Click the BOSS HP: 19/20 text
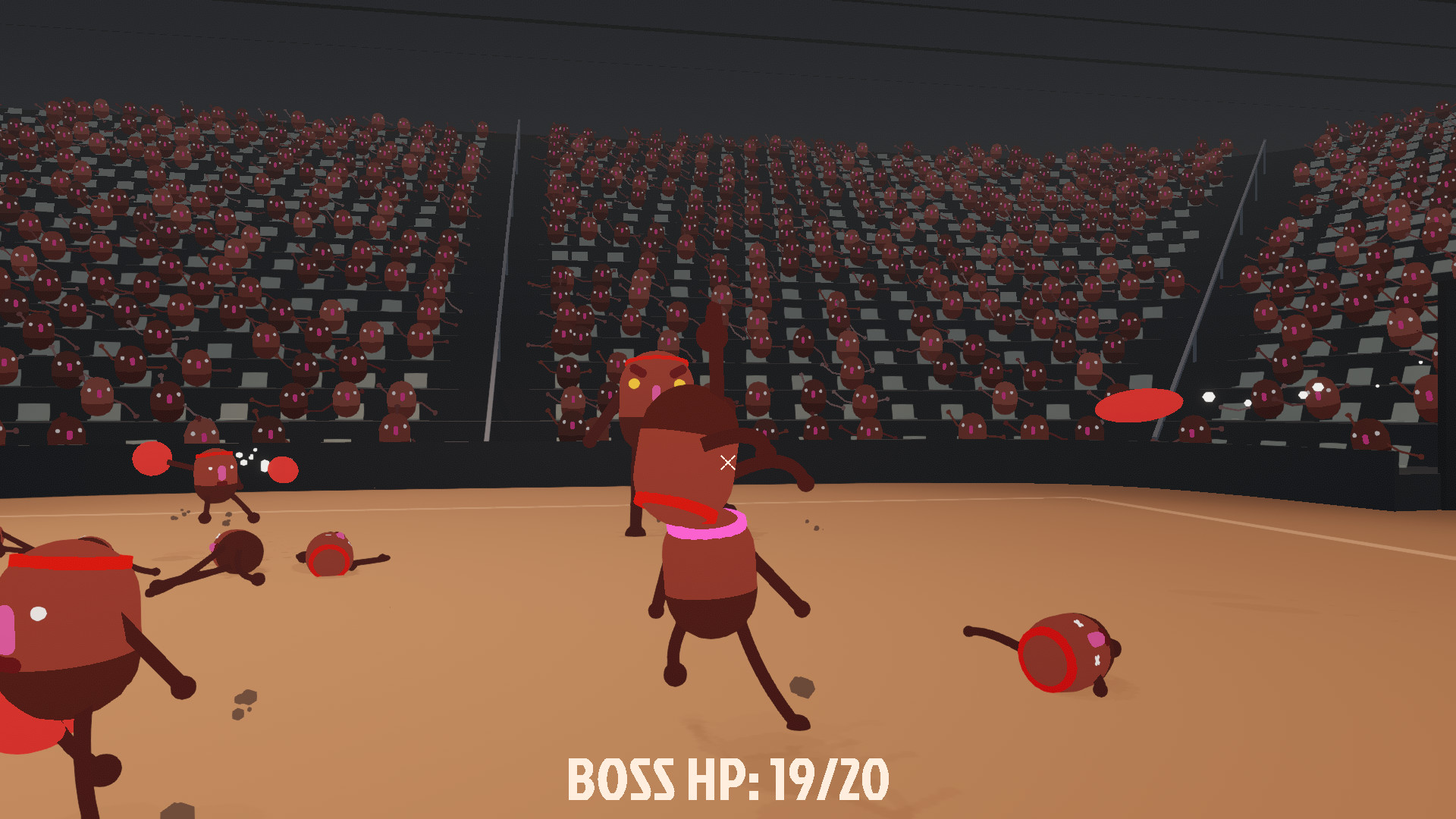 tap(728, 779)
